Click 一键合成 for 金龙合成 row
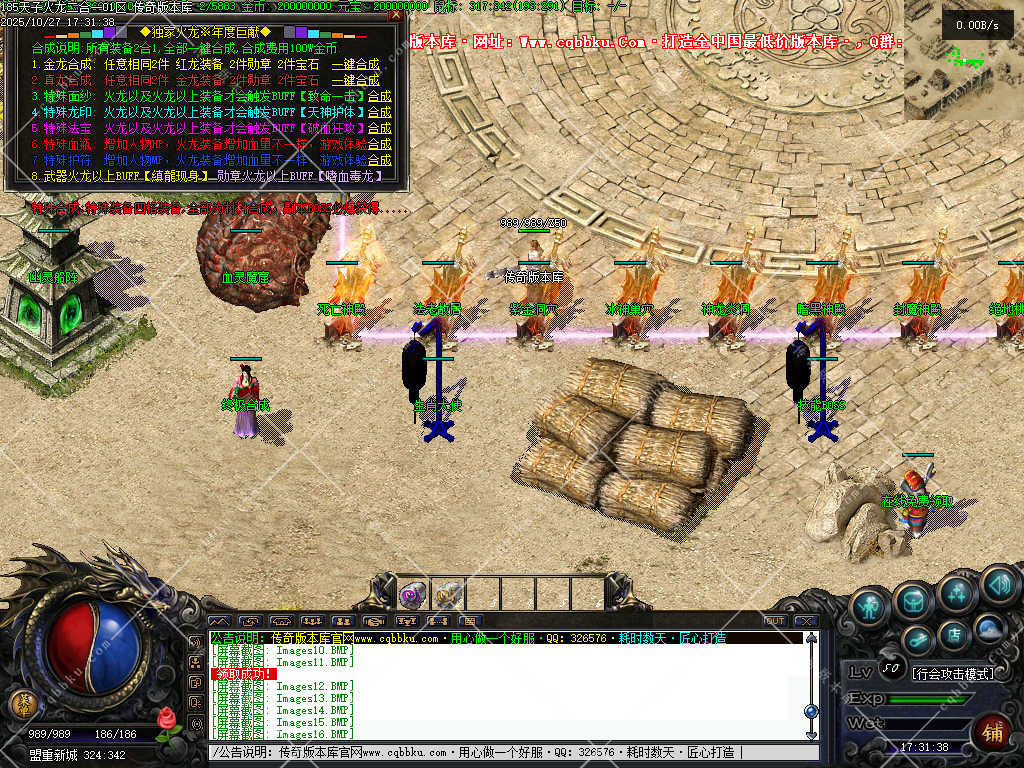The width and height of the screenshot is (1024, 768). (x=355, y=64)
